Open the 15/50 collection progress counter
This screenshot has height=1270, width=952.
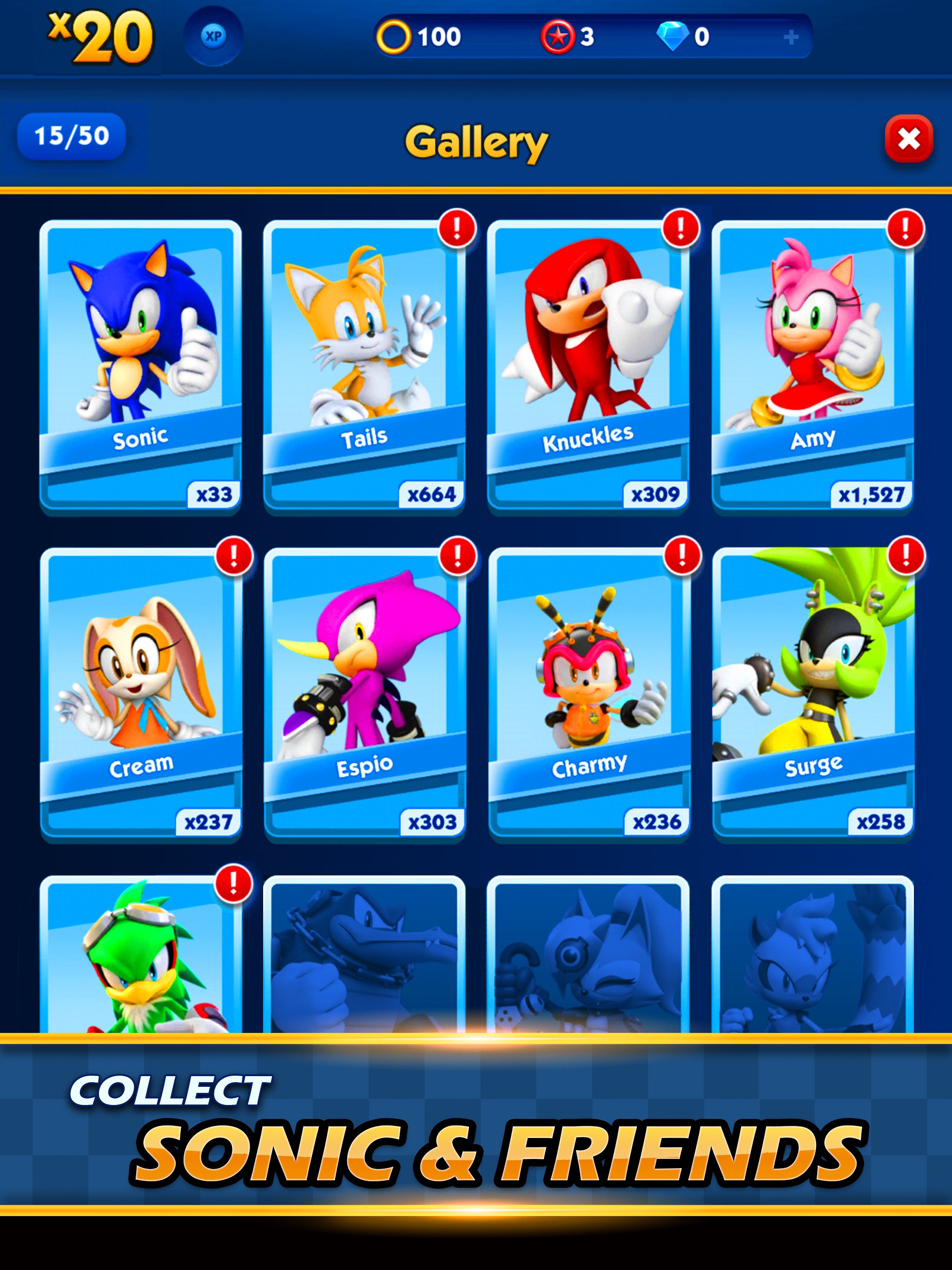tap(71, 136)
